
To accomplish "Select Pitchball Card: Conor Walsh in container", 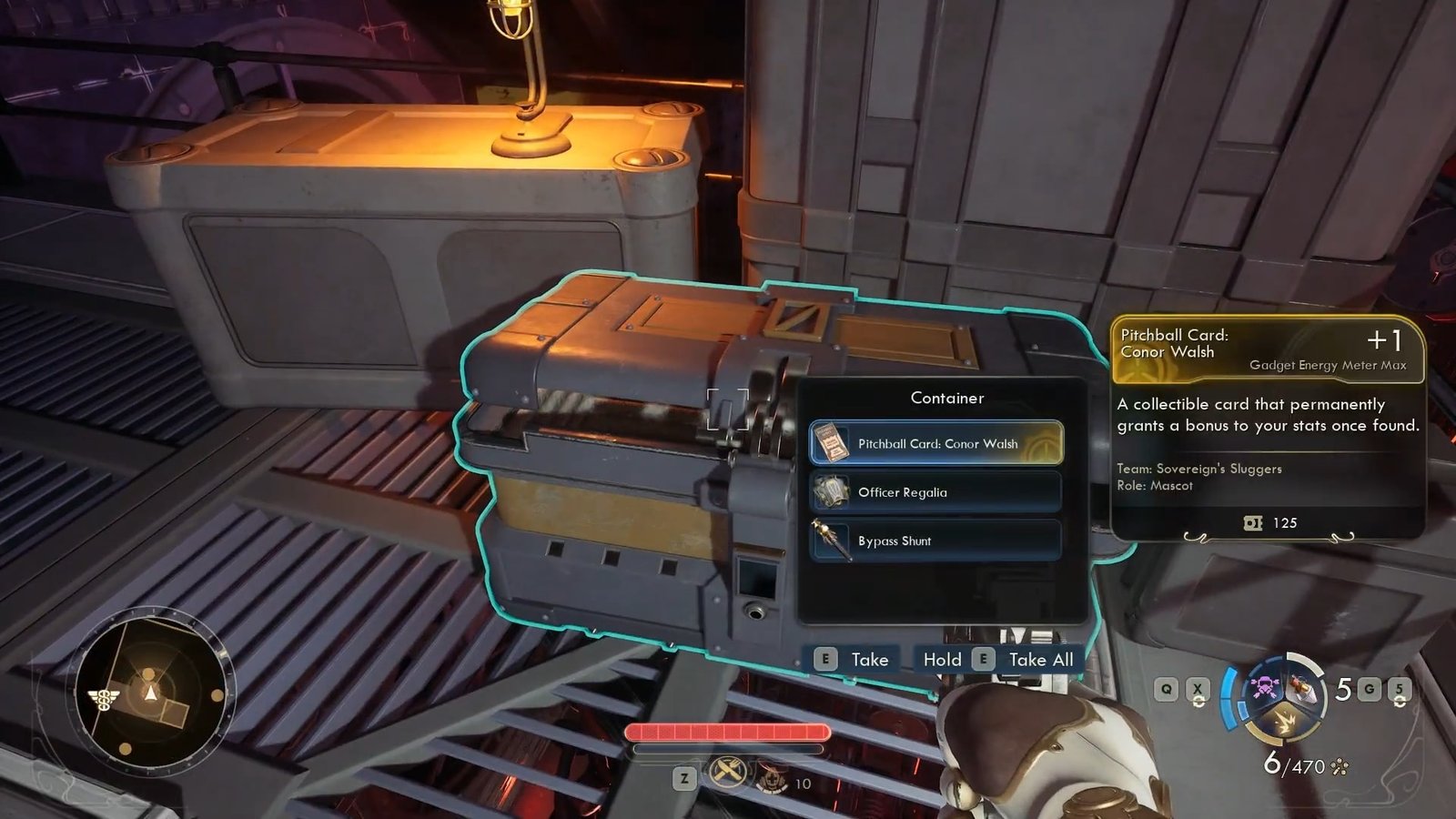I will [935, 443].
